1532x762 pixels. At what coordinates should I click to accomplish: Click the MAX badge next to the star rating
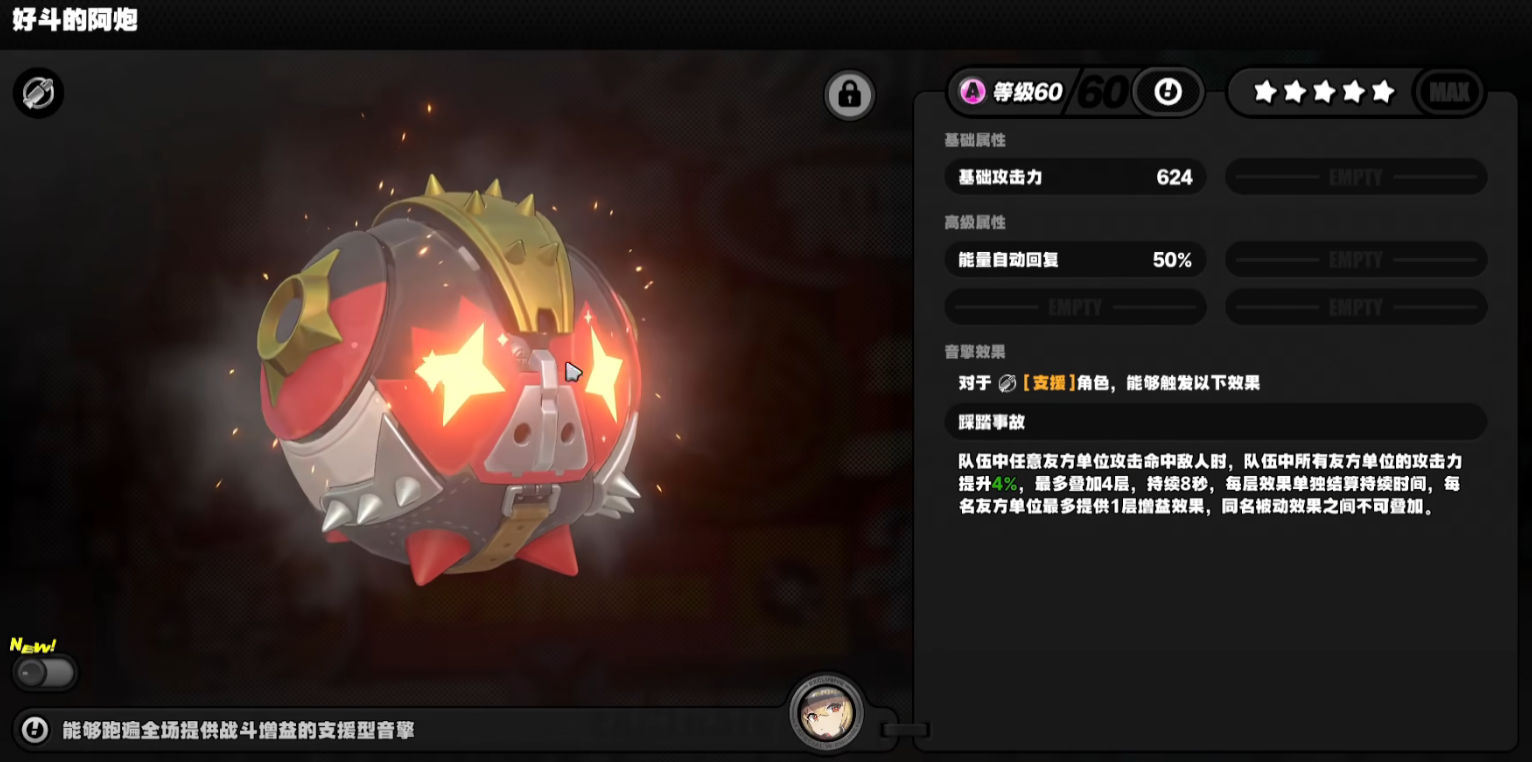pos(1448,91)
